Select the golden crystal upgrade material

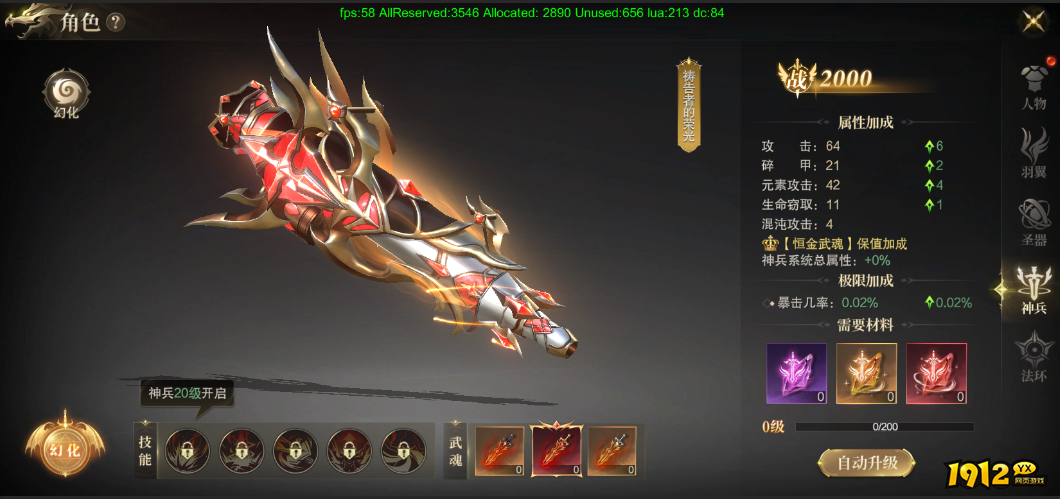point(866,374)
